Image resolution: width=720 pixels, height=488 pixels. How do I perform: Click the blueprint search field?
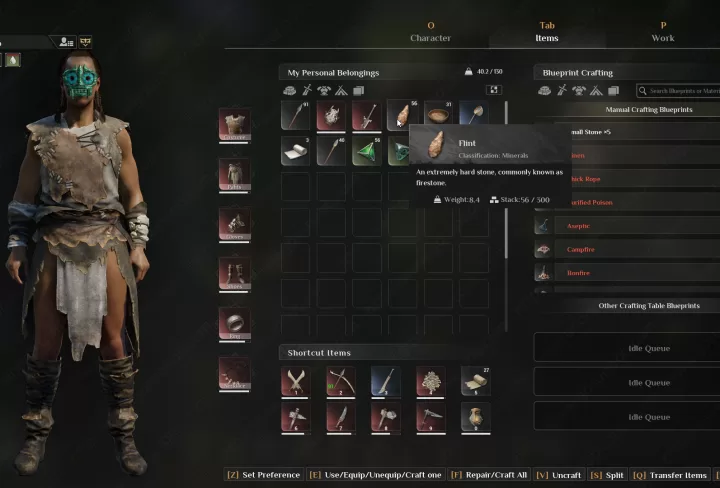click(x=682, y=91)
